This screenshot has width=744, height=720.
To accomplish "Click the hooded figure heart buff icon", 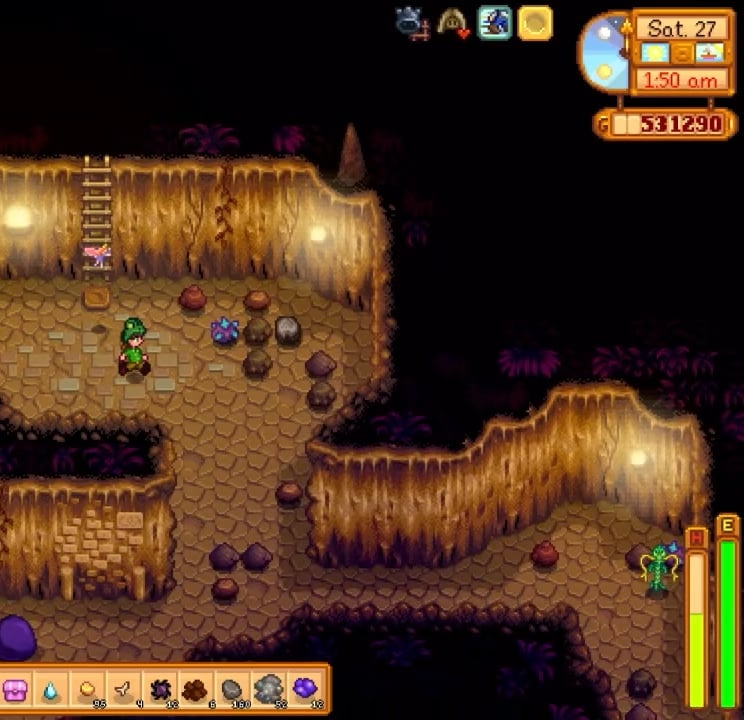I will pyautogui.click(x=452, y=22).
